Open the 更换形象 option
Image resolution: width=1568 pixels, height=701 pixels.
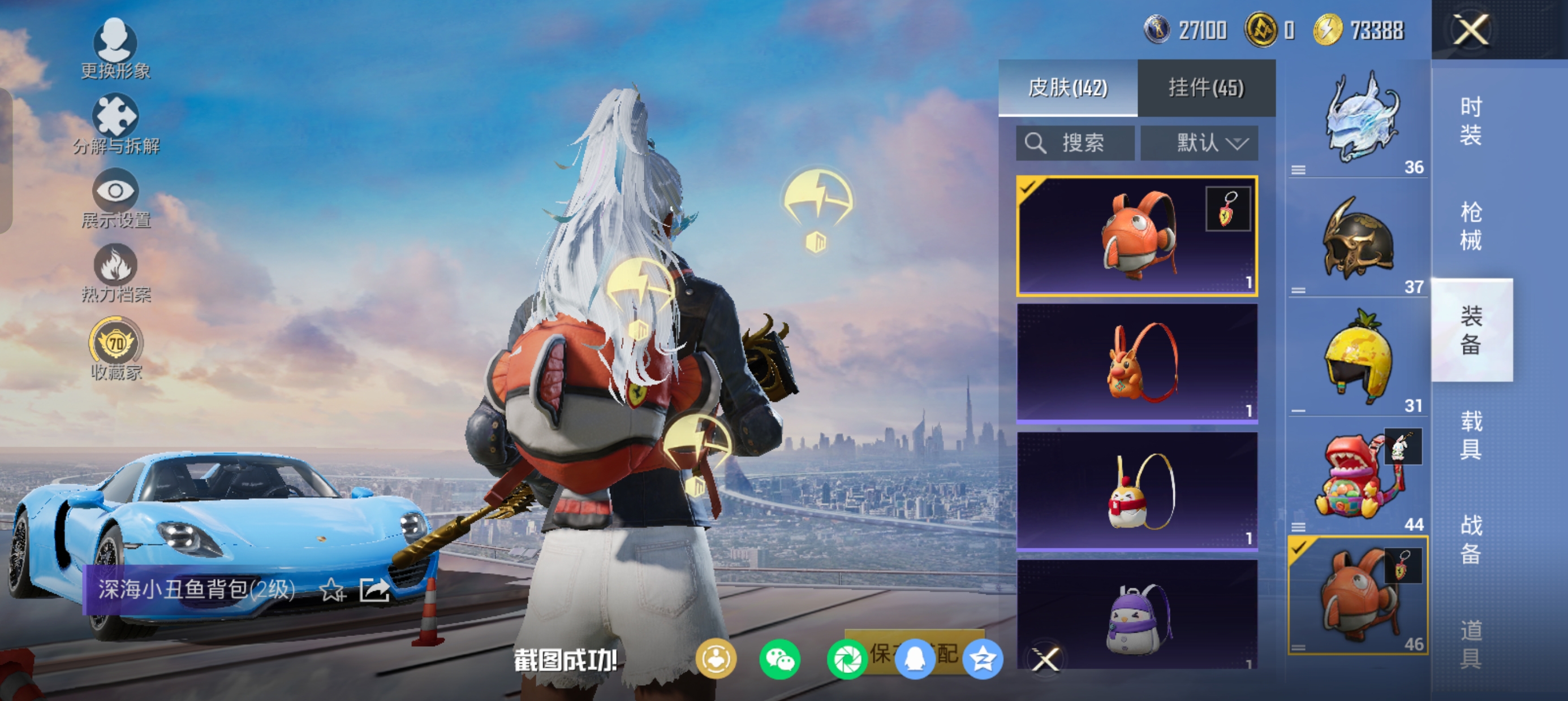point(115,49)
